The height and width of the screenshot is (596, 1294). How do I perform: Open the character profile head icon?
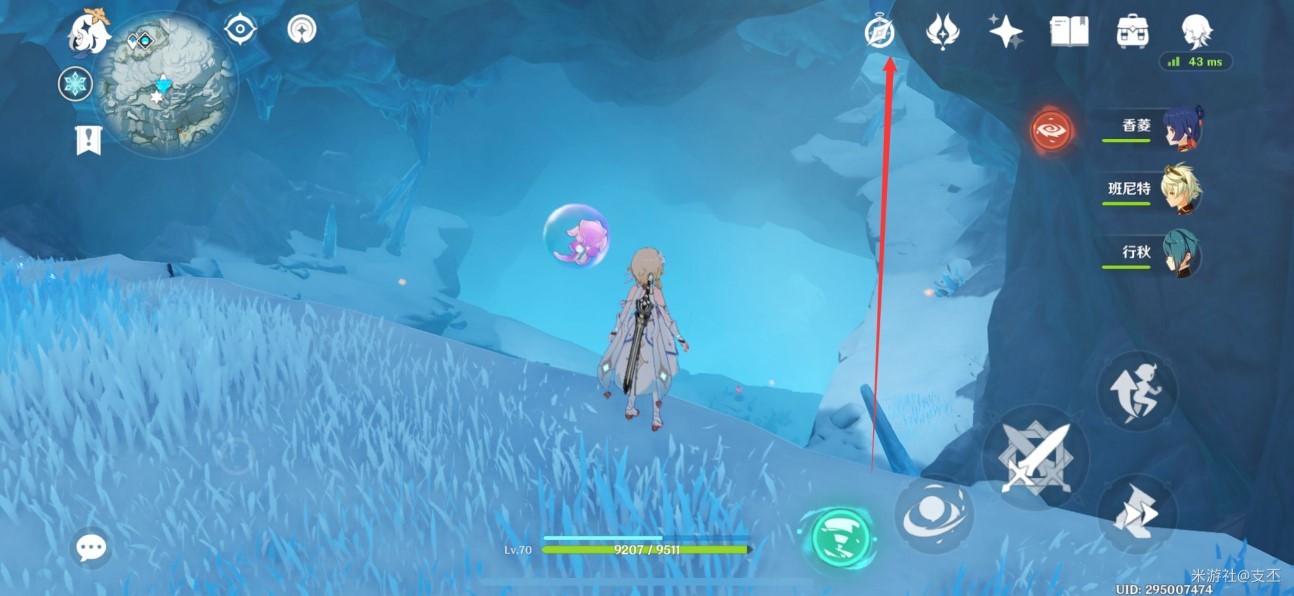click(1196, 30)
